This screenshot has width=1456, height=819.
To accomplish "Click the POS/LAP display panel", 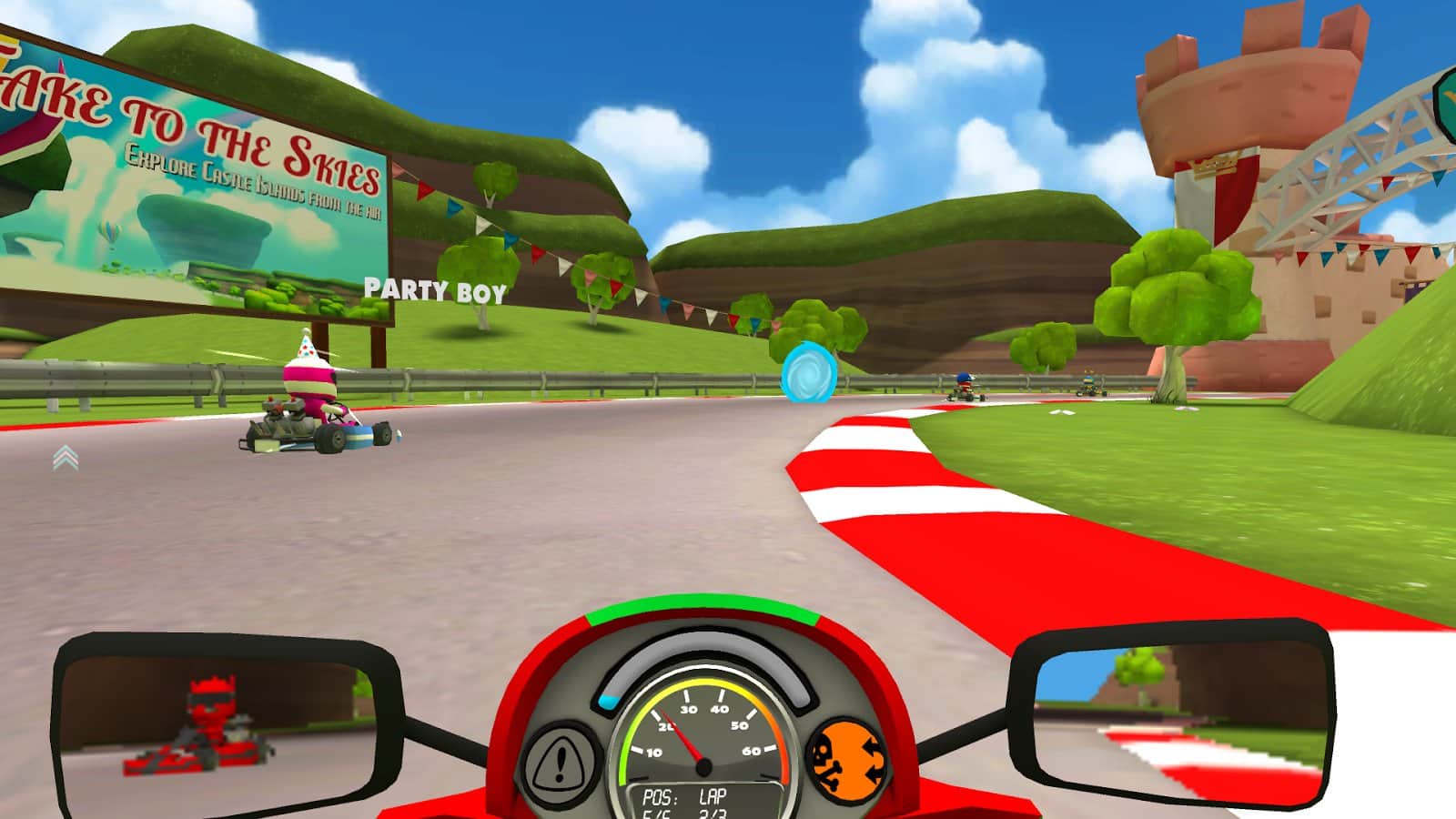I will coord(698,801).
